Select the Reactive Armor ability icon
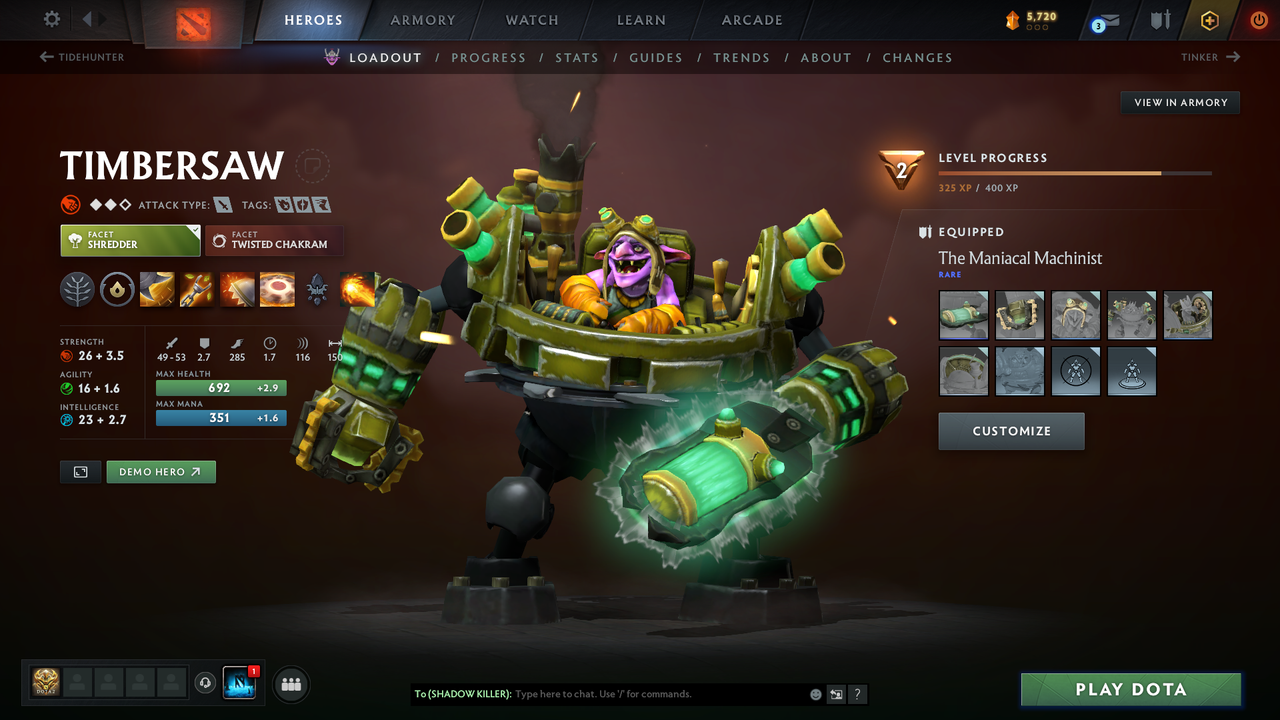Screen dimensions: 1280x720 (x=237, y=290)
